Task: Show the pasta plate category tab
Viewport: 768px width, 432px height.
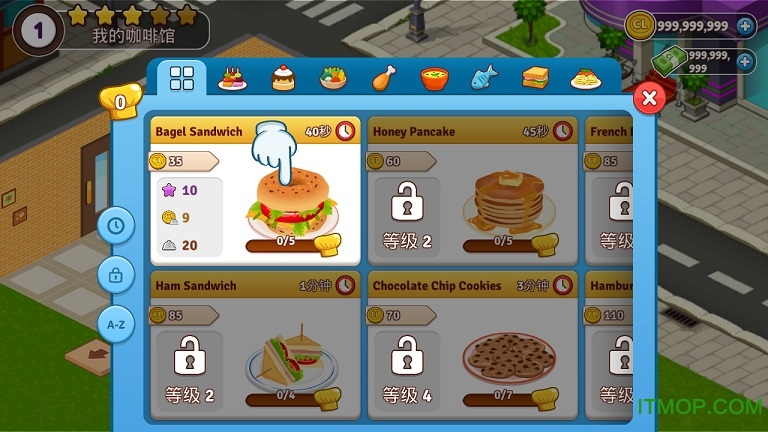Action: click(584, 79)
